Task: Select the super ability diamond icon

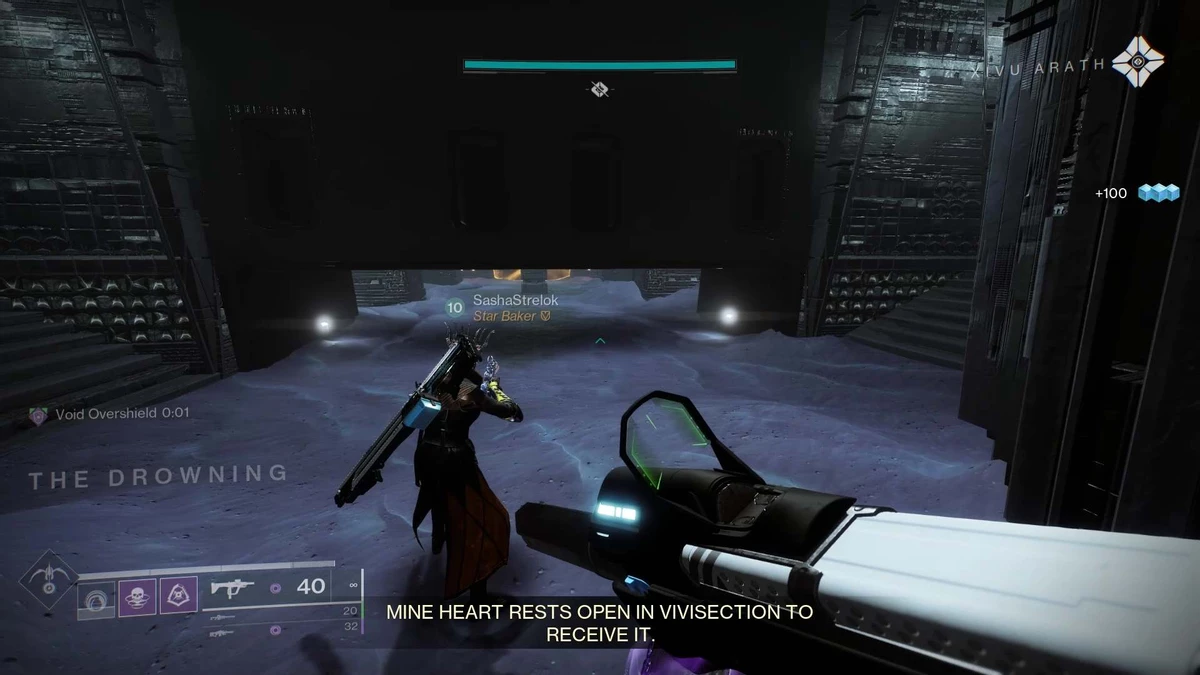Action: [47, 579]
